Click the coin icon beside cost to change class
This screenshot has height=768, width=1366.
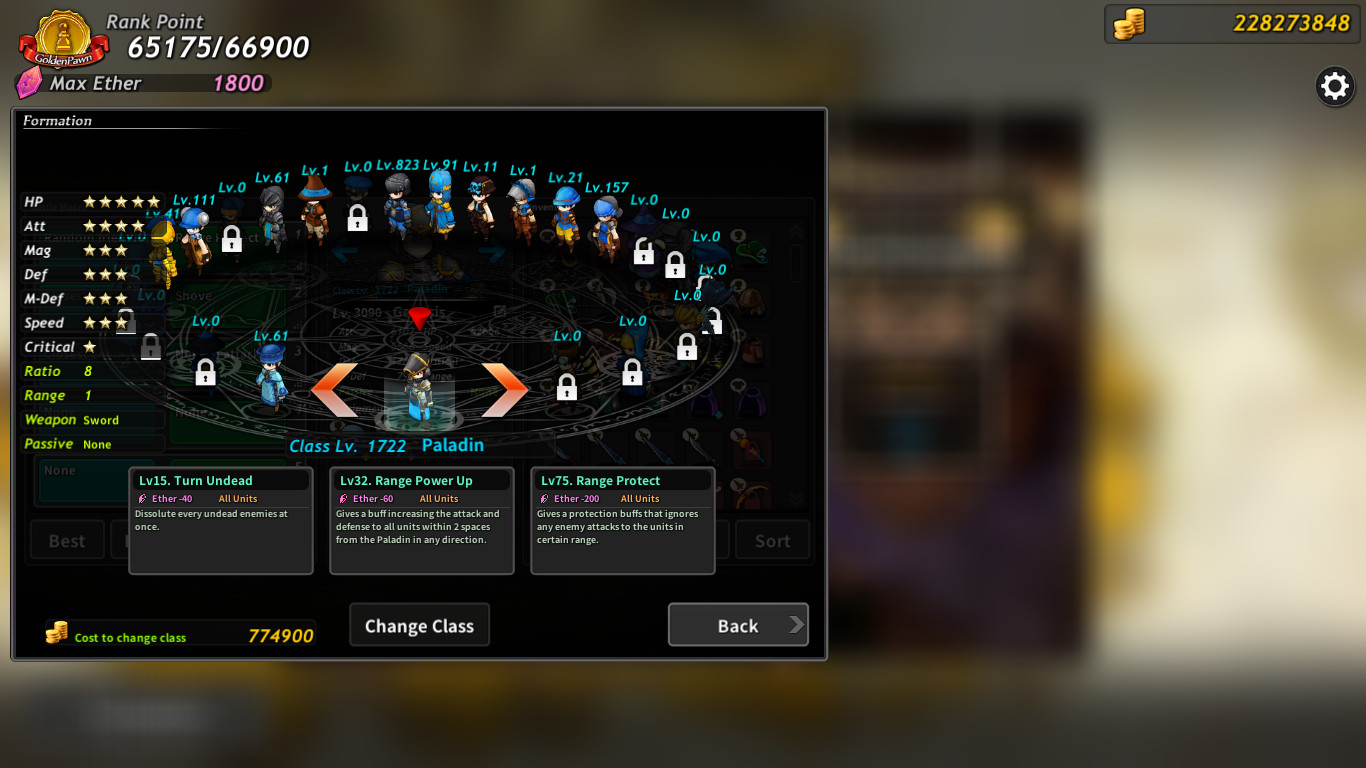[x=55, y=631]
